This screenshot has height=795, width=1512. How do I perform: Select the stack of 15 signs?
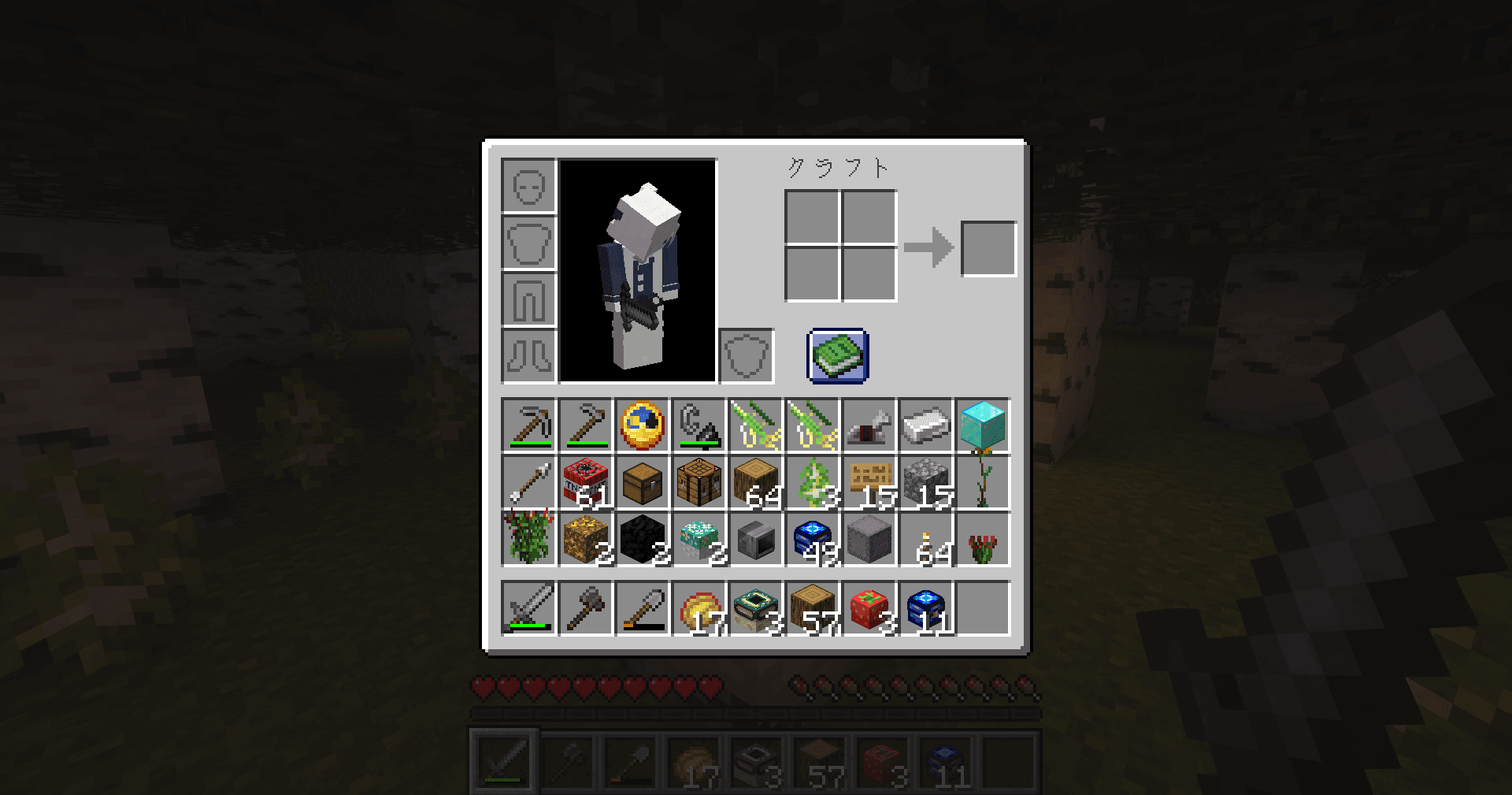coord(869,482)
